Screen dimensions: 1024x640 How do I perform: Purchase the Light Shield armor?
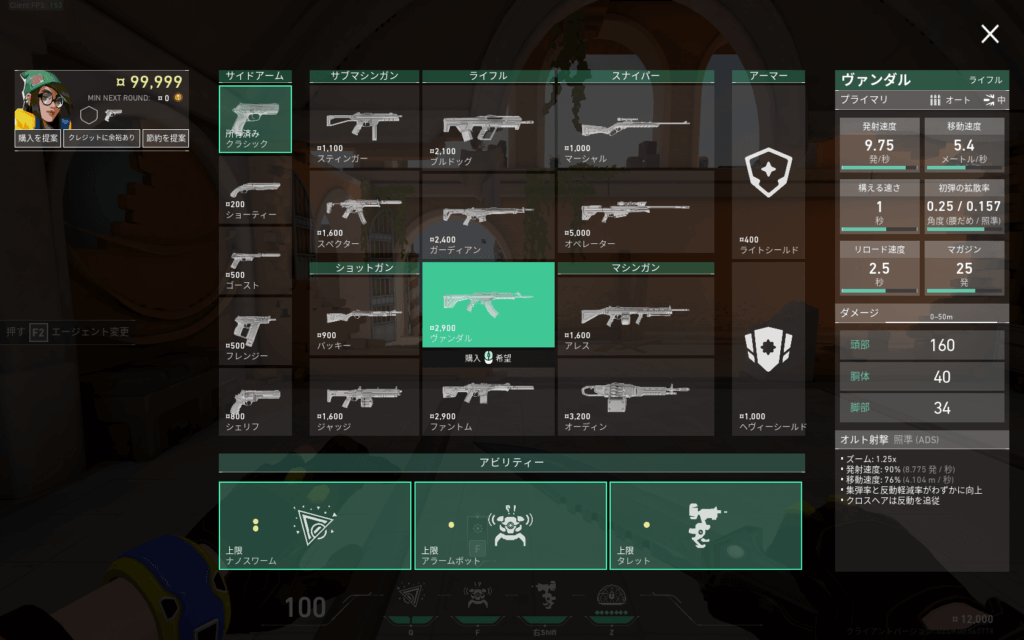coord(768,178)
